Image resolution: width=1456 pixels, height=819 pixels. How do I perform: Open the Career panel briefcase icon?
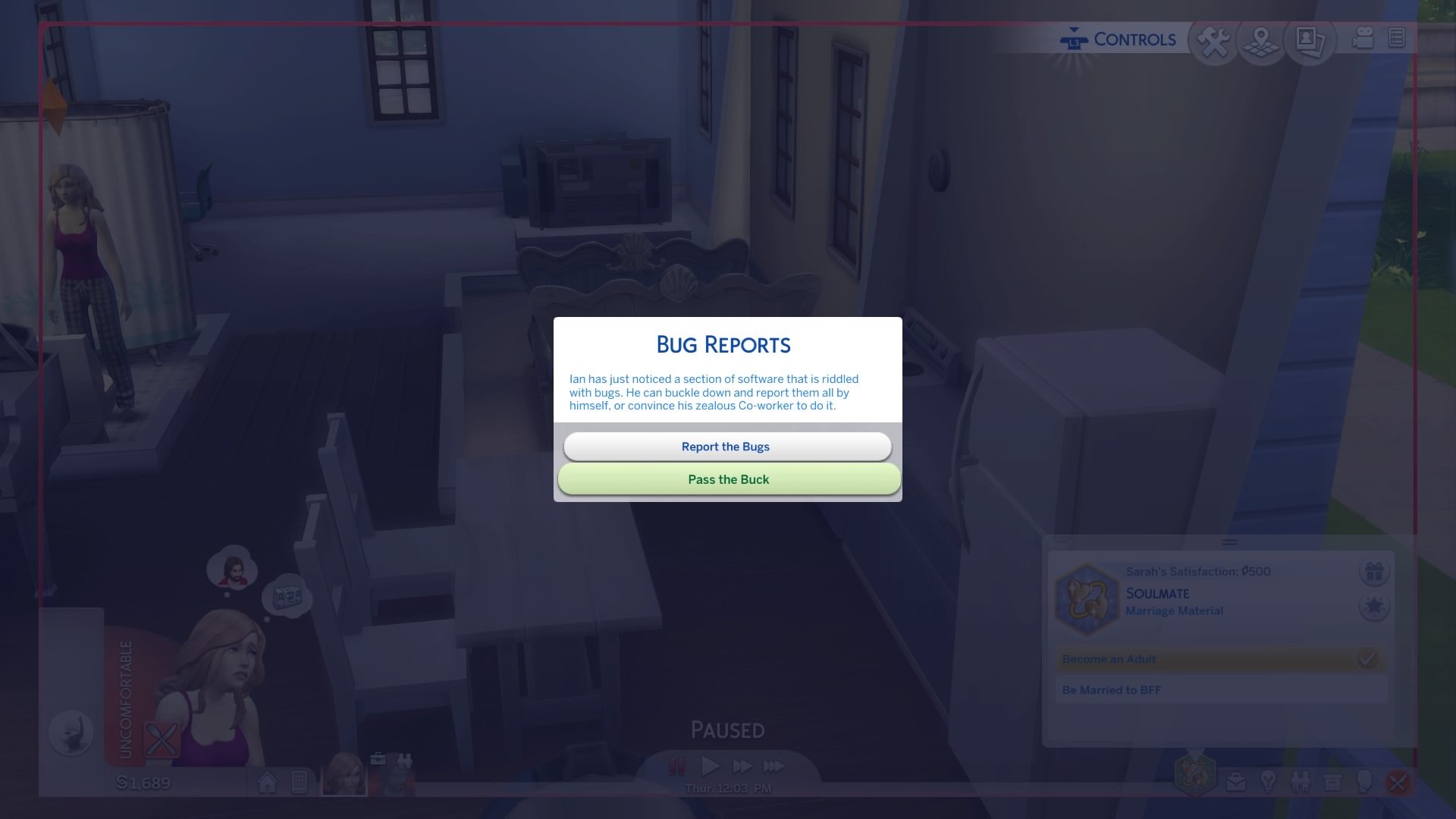(x=1235, y=781)
